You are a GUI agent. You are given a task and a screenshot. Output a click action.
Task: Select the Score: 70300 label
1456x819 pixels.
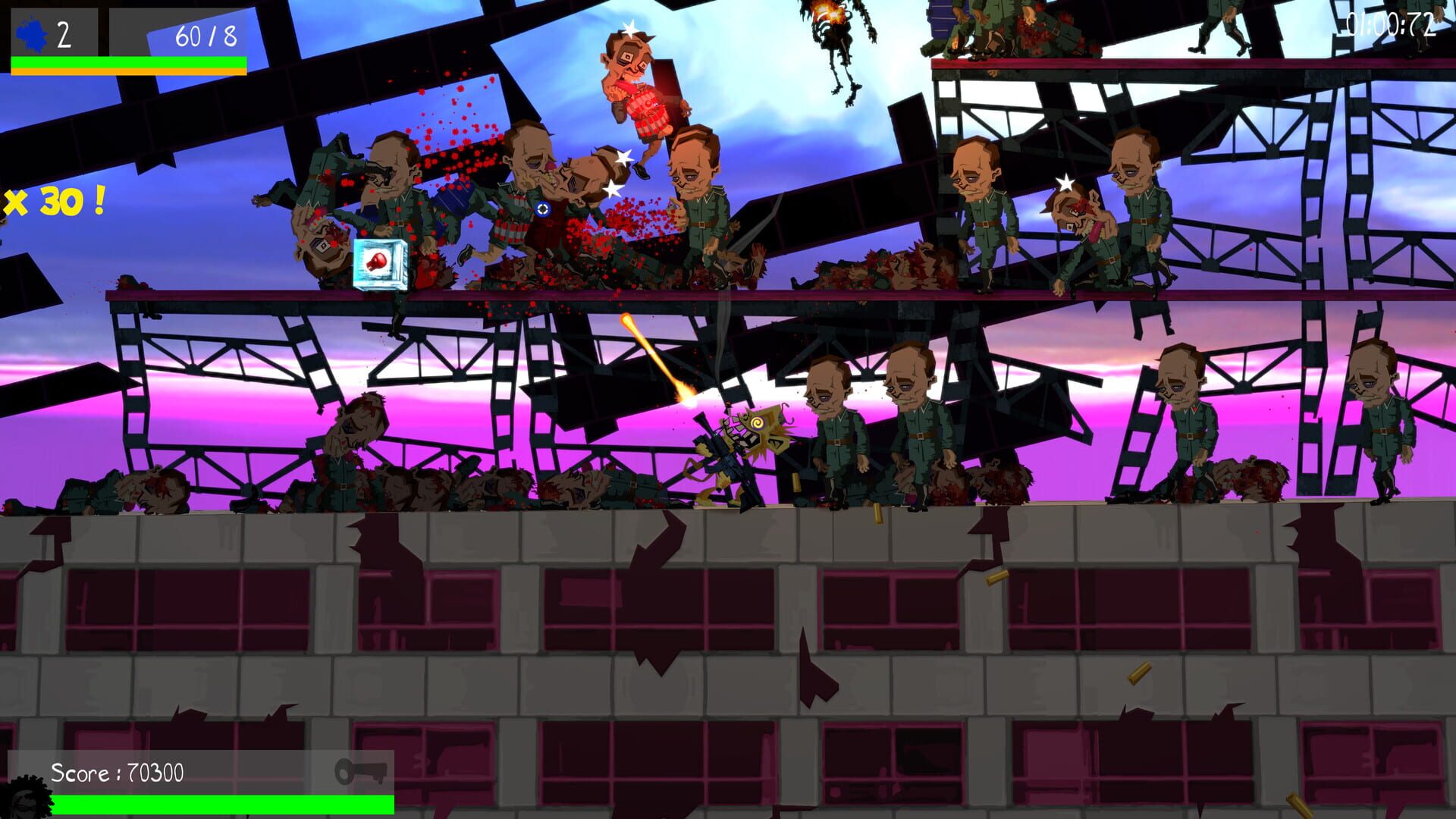click(x=118, y=772)
